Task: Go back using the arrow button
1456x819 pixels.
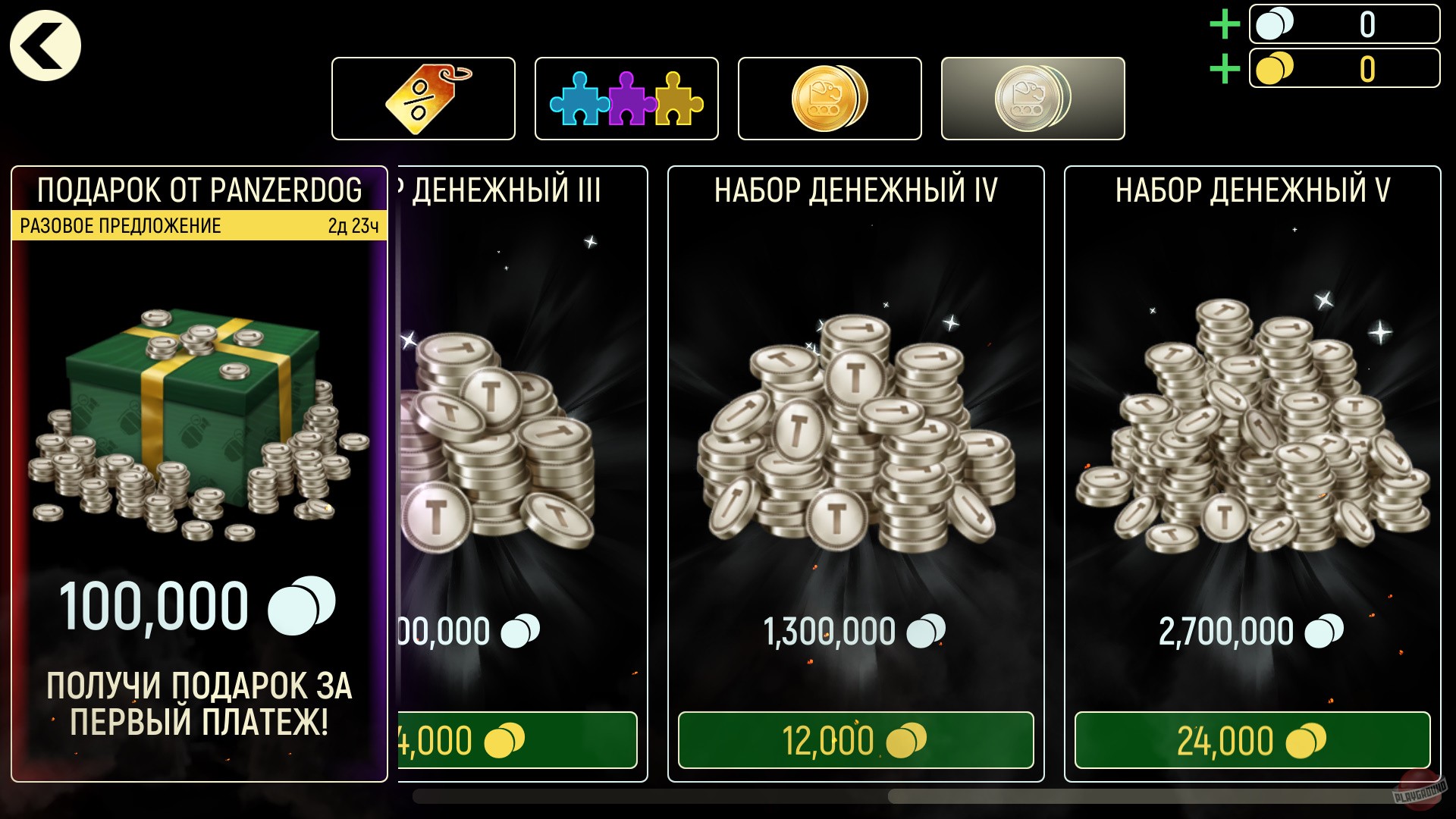Action: (43, 44)
